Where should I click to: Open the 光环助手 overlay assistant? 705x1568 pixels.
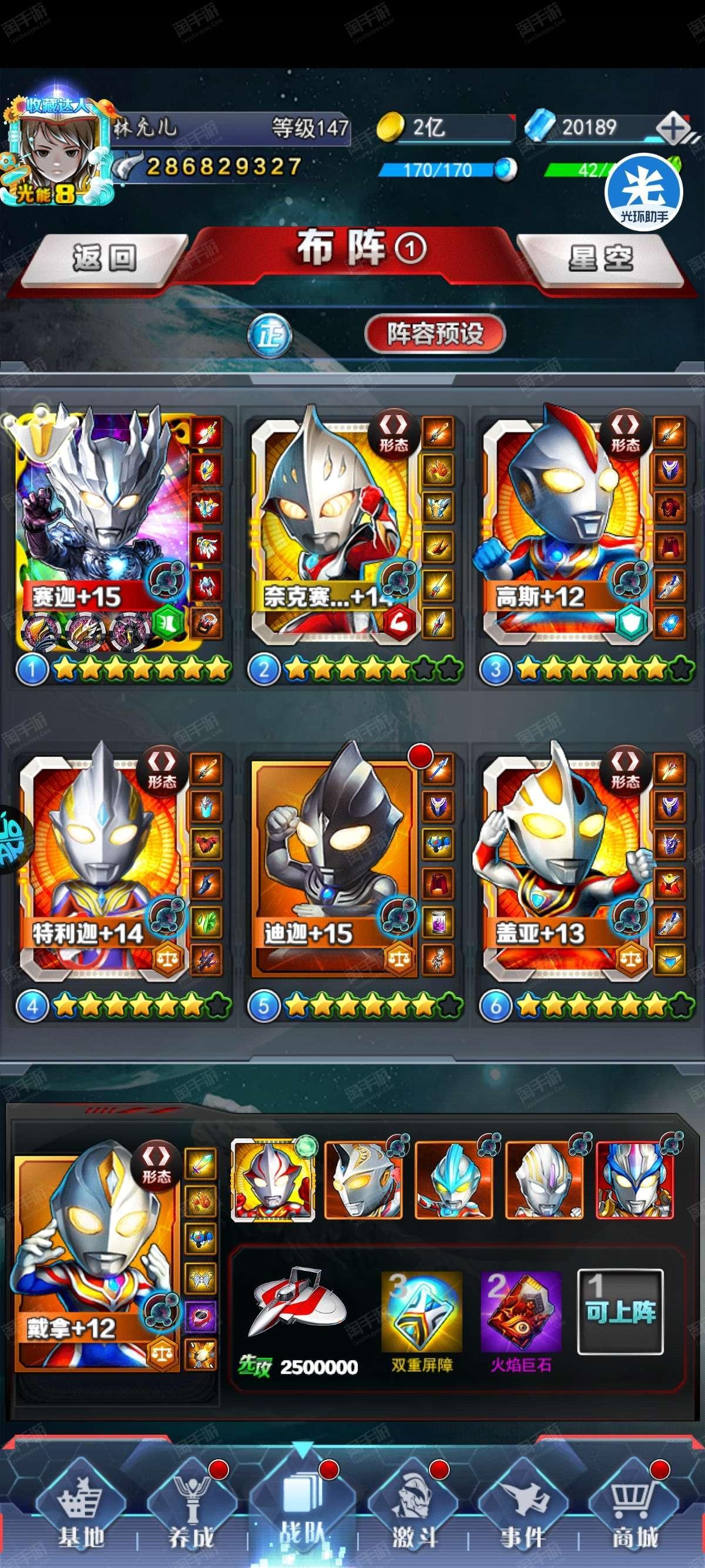click(x=643, y=191)
